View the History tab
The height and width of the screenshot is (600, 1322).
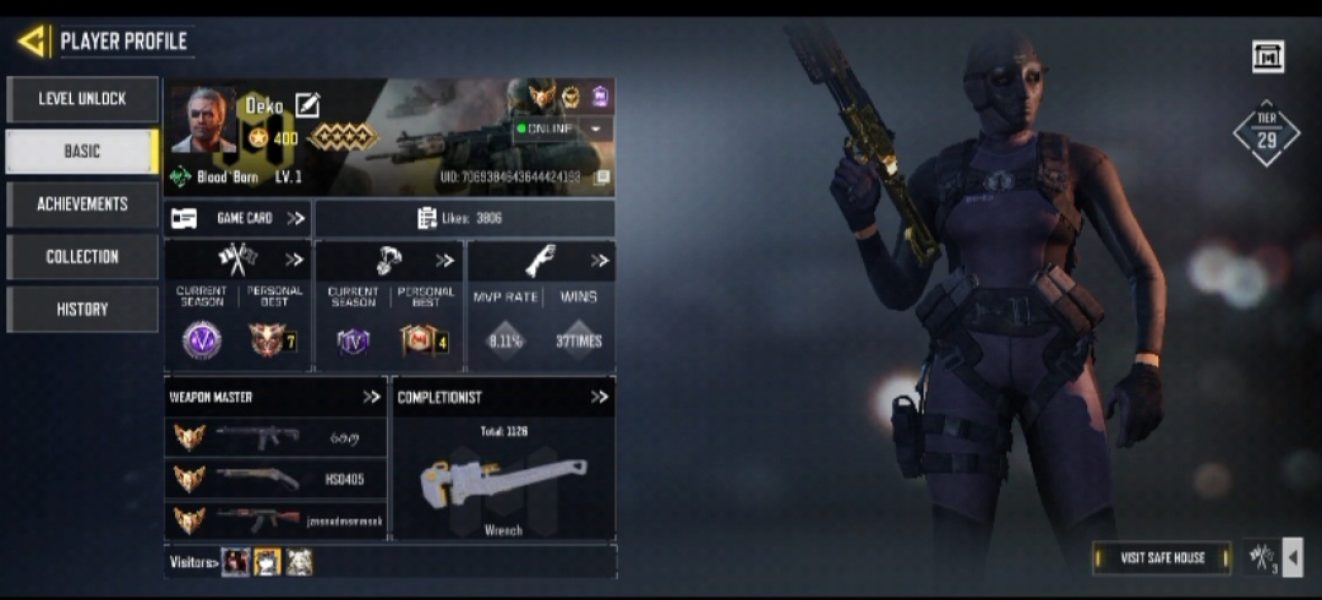82,309
